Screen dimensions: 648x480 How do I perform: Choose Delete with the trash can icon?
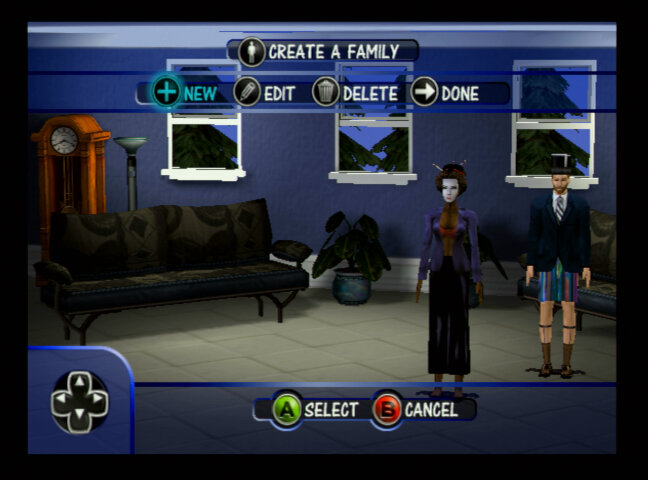[355, 93]
